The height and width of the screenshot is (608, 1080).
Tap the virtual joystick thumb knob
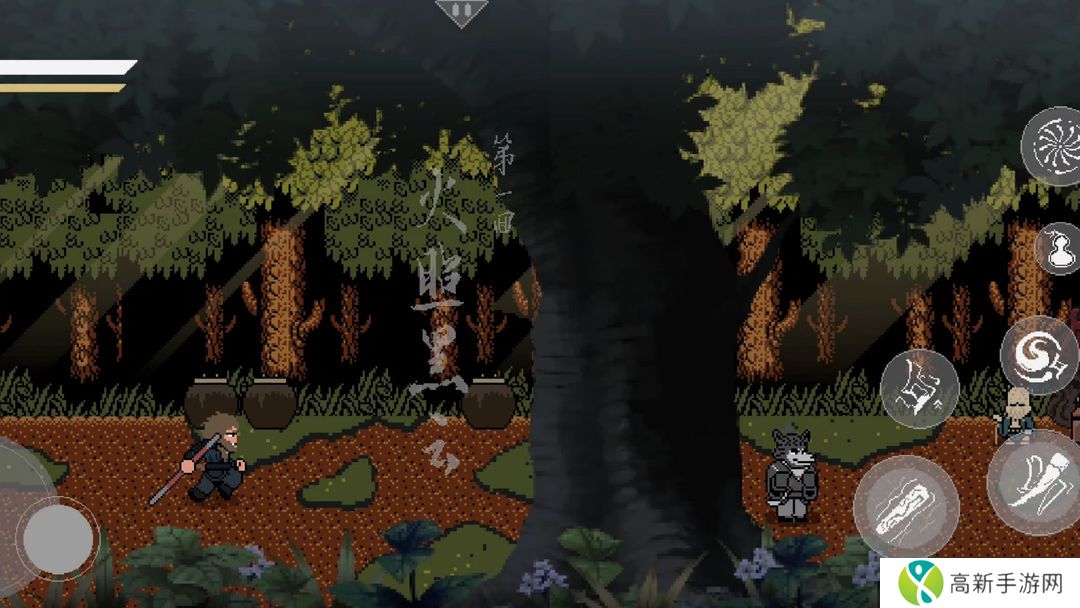point(58,539)
